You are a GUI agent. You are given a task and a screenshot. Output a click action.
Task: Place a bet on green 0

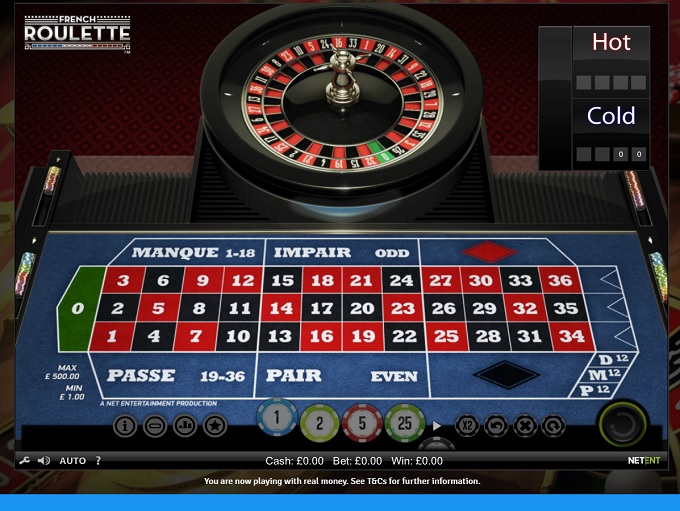tap(80, 309)
